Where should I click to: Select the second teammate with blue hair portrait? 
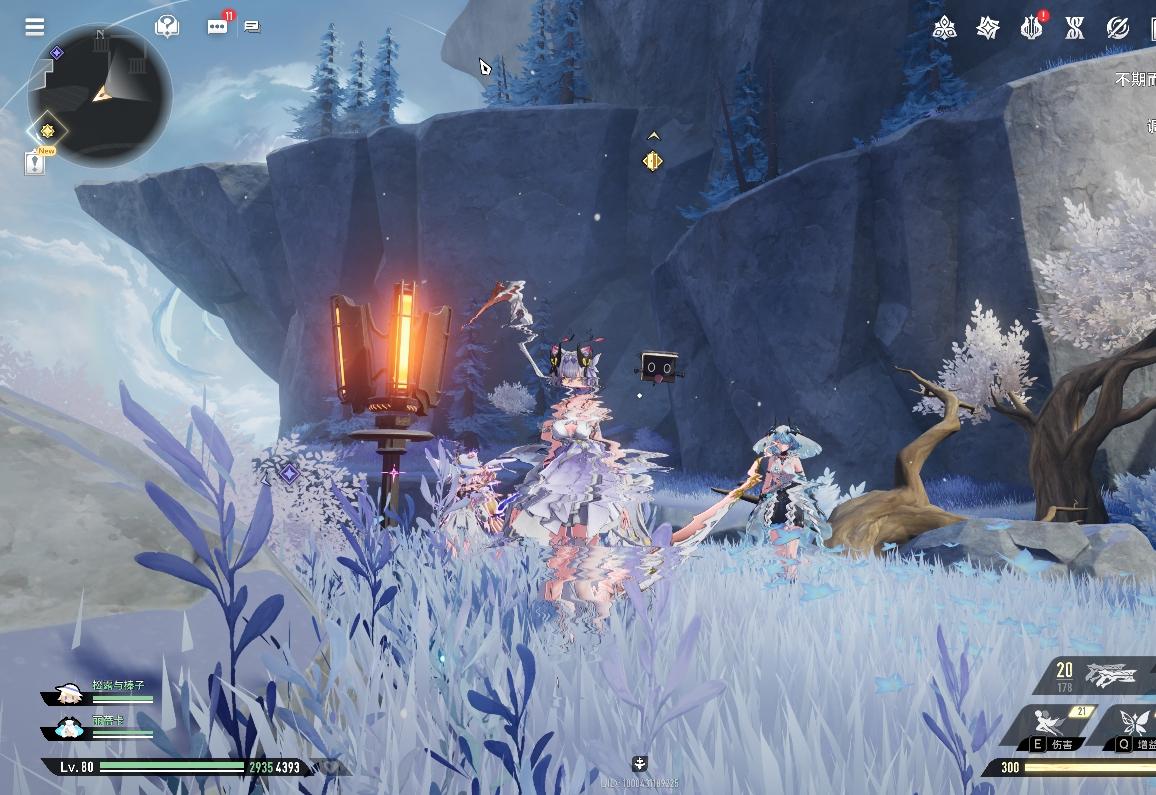(70, 728)
